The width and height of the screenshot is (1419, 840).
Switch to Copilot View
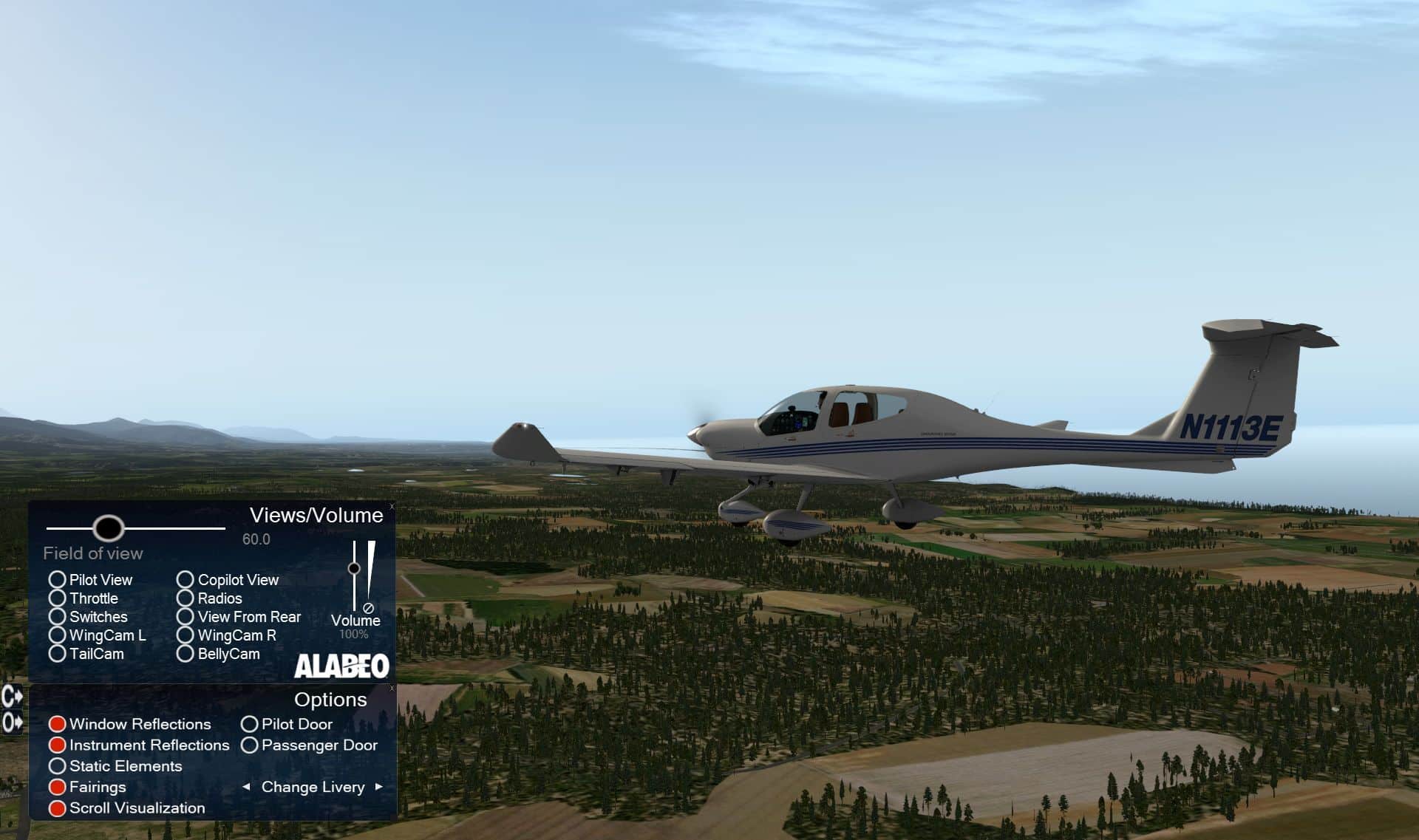point(186,580)
